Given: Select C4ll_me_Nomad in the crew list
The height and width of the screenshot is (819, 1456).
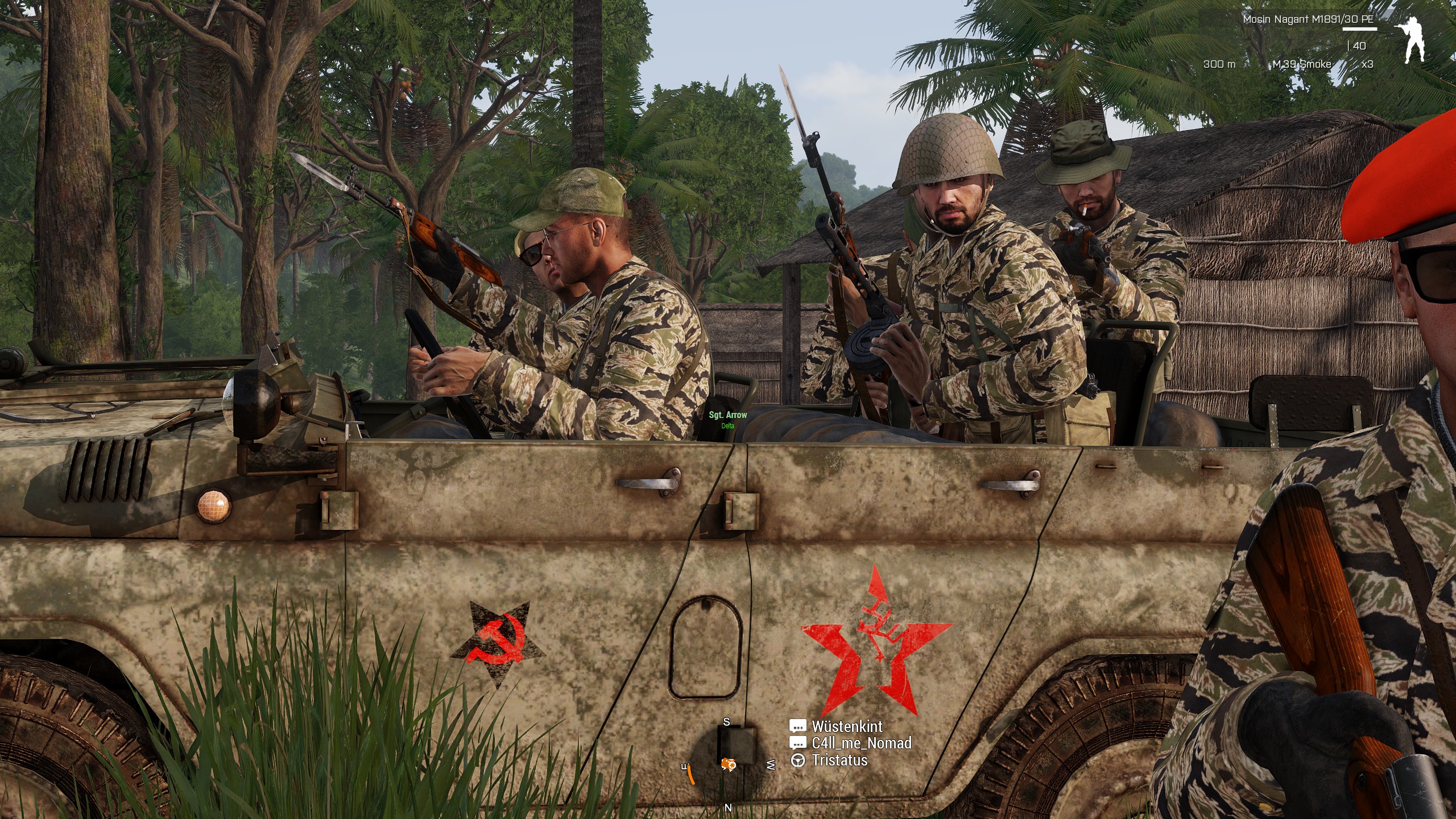Looking at the screenshot, I should click(x=861, y=743).
